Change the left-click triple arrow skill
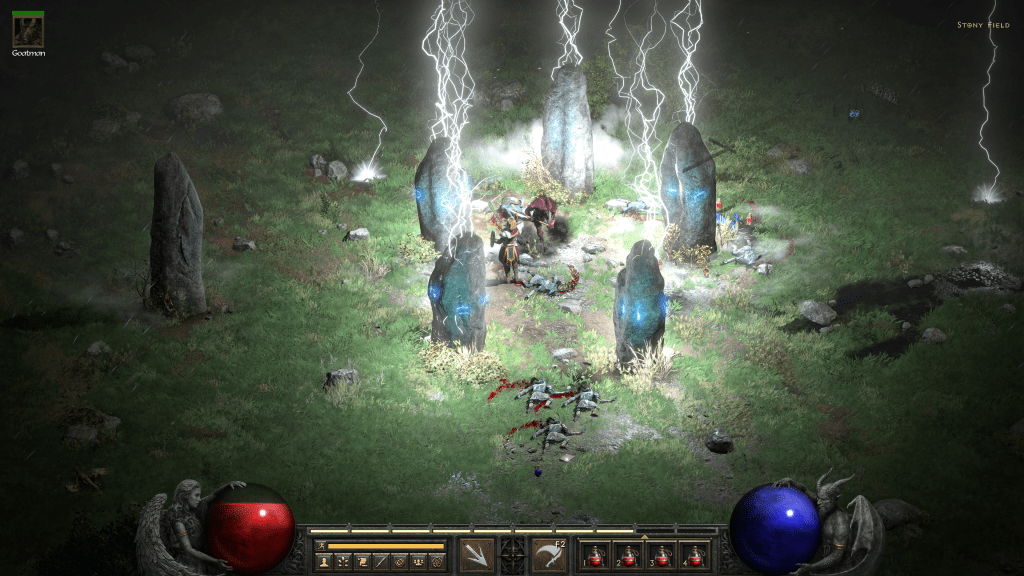This screenshot has width=1024, height=576. [x=476, y=555]
